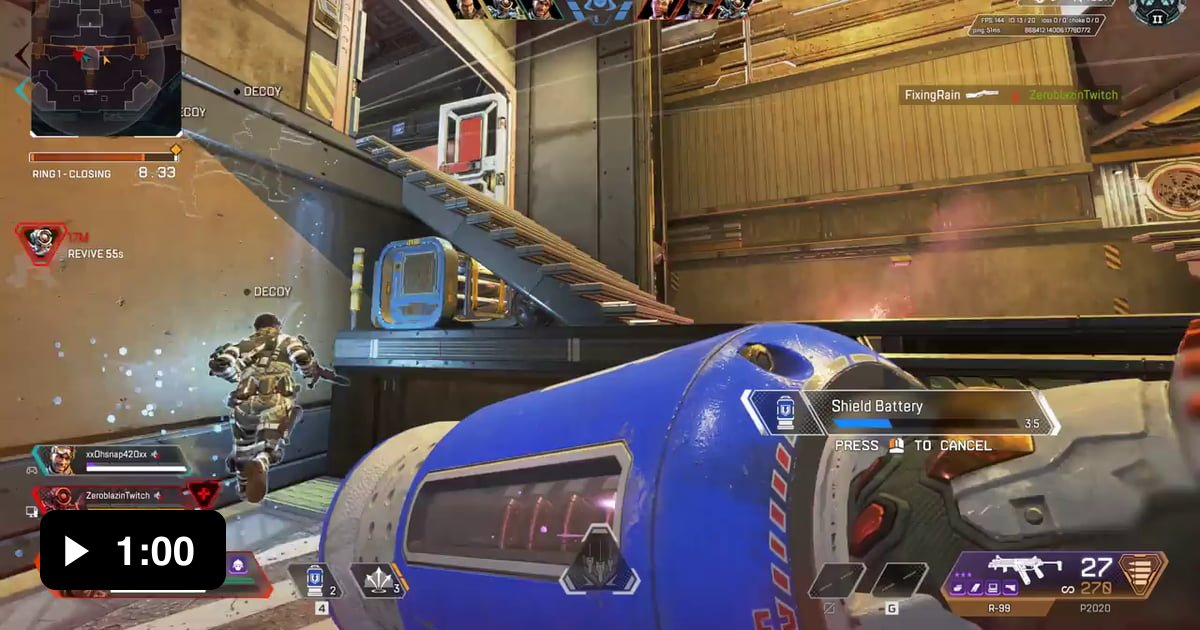Select teammate xxOhsnap420xx's status panel
1200x630 pixels.
[x=115, y=459]
